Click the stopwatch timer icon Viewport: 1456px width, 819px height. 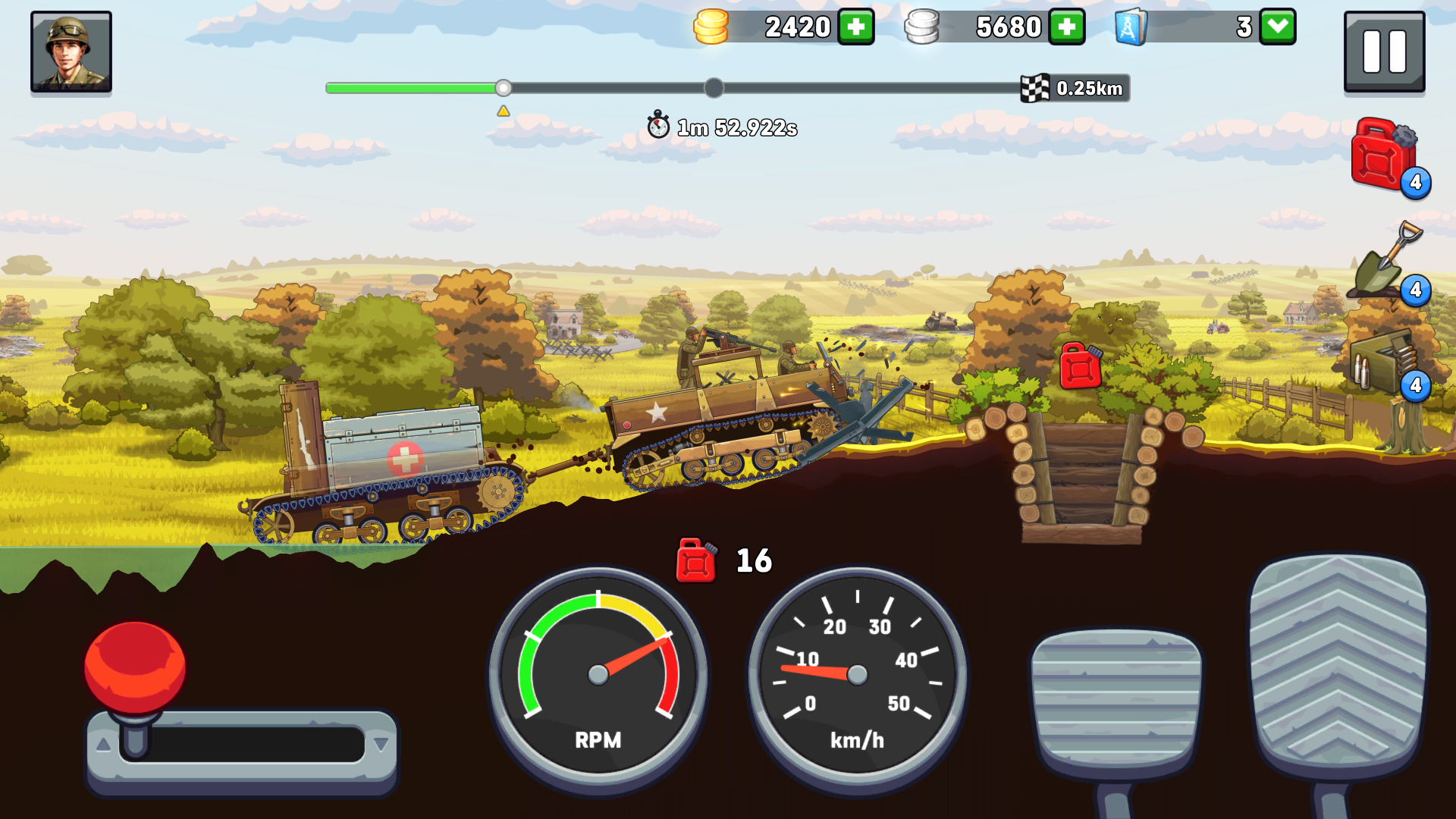(x=657, y=125)
